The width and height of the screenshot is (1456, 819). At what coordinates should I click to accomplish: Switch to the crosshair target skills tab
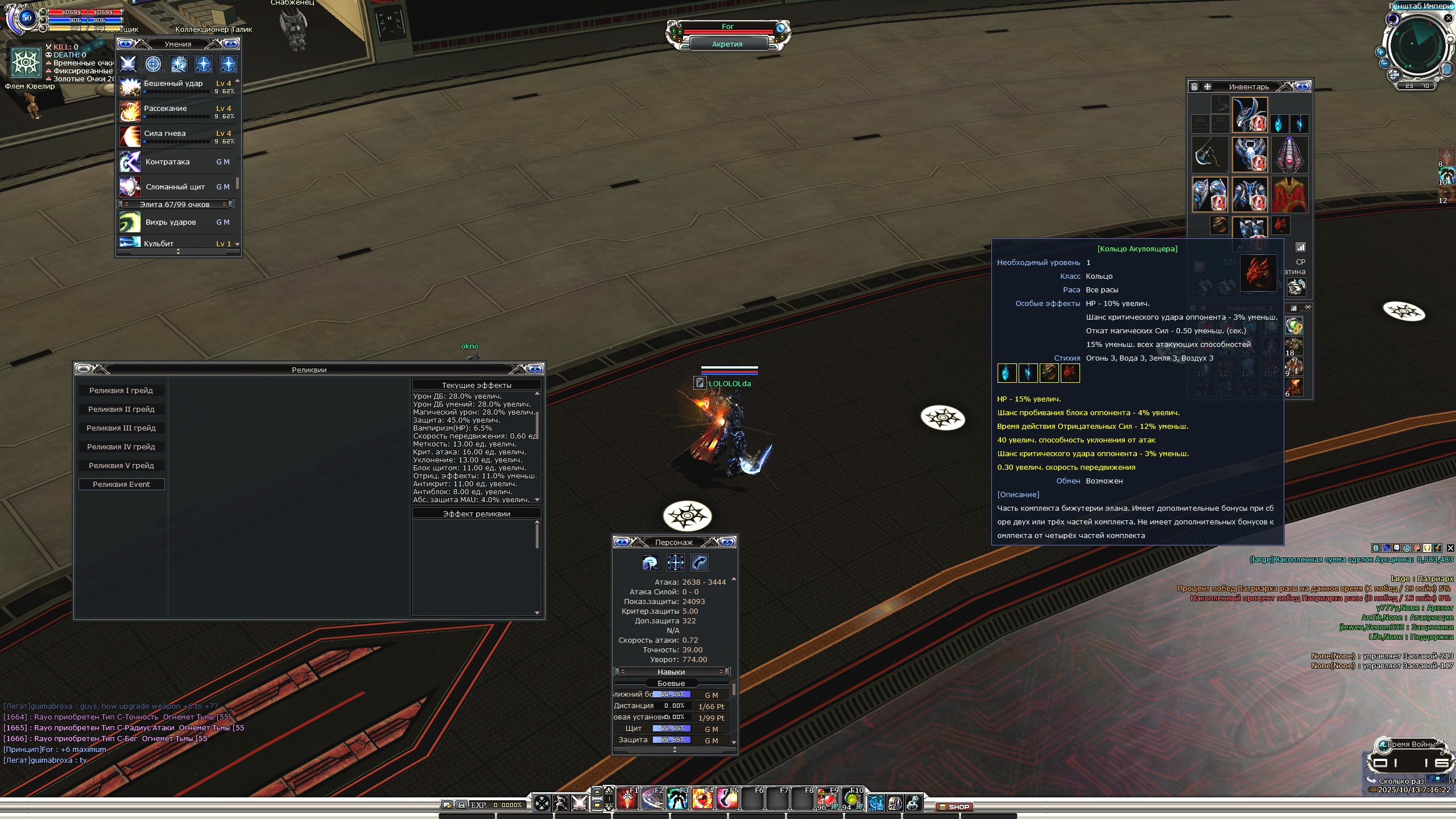[154, 64]
